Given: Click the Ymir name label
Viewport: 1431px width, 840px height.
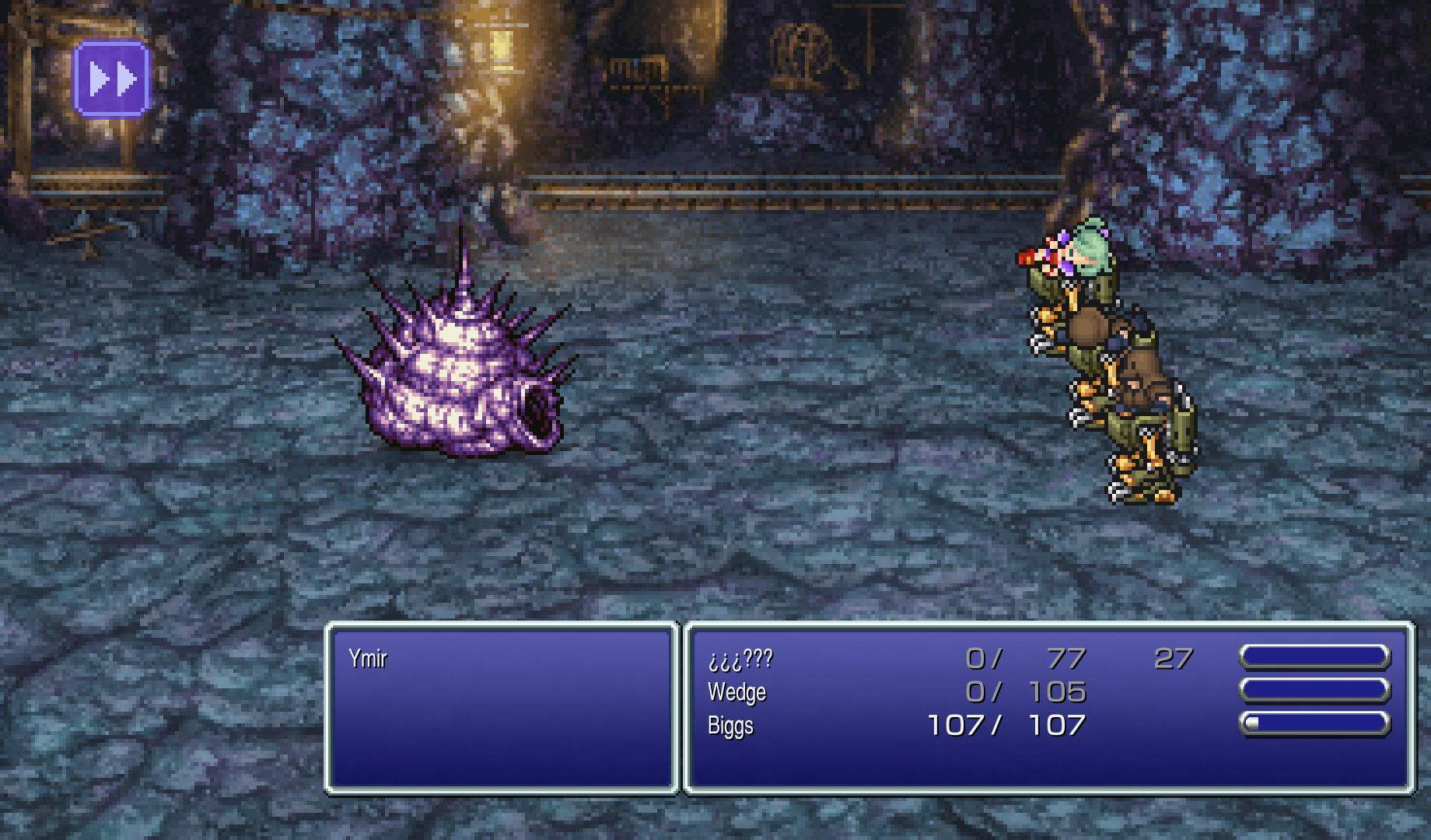Looking at the screenshot, I should 369,659.
